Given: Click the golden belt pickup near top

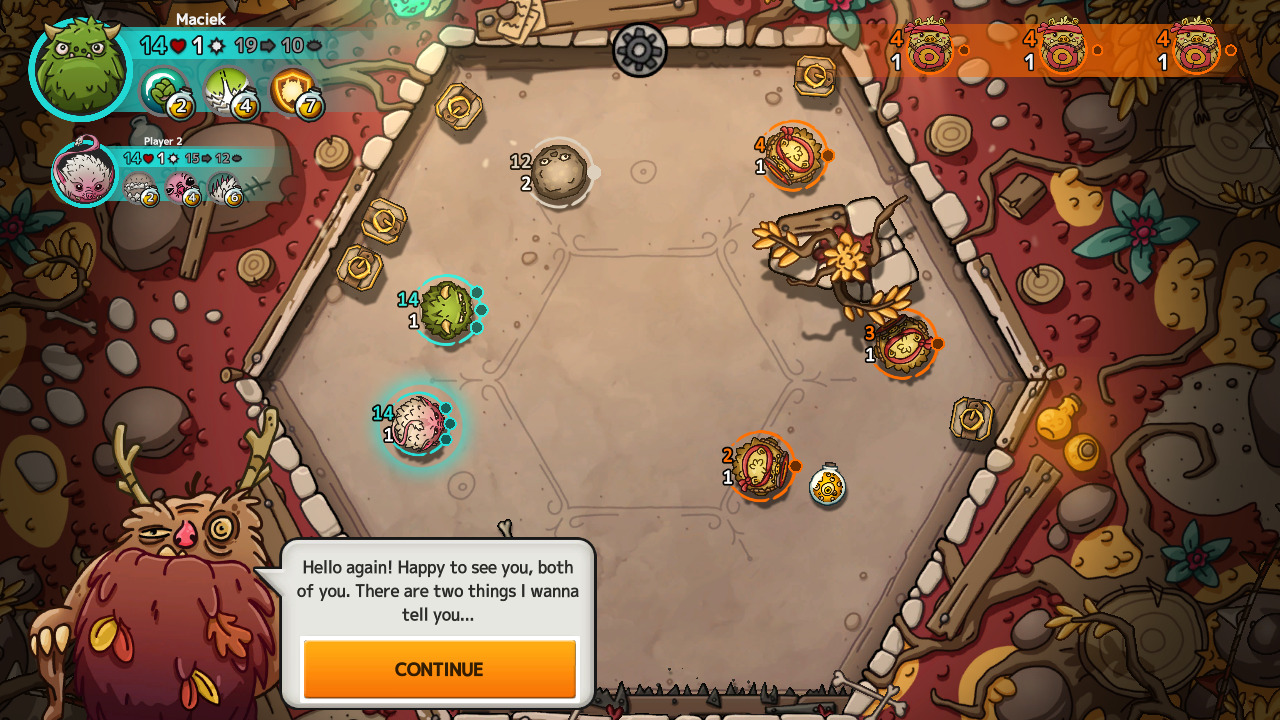Looking at the screenshot, I should (815, 76).
